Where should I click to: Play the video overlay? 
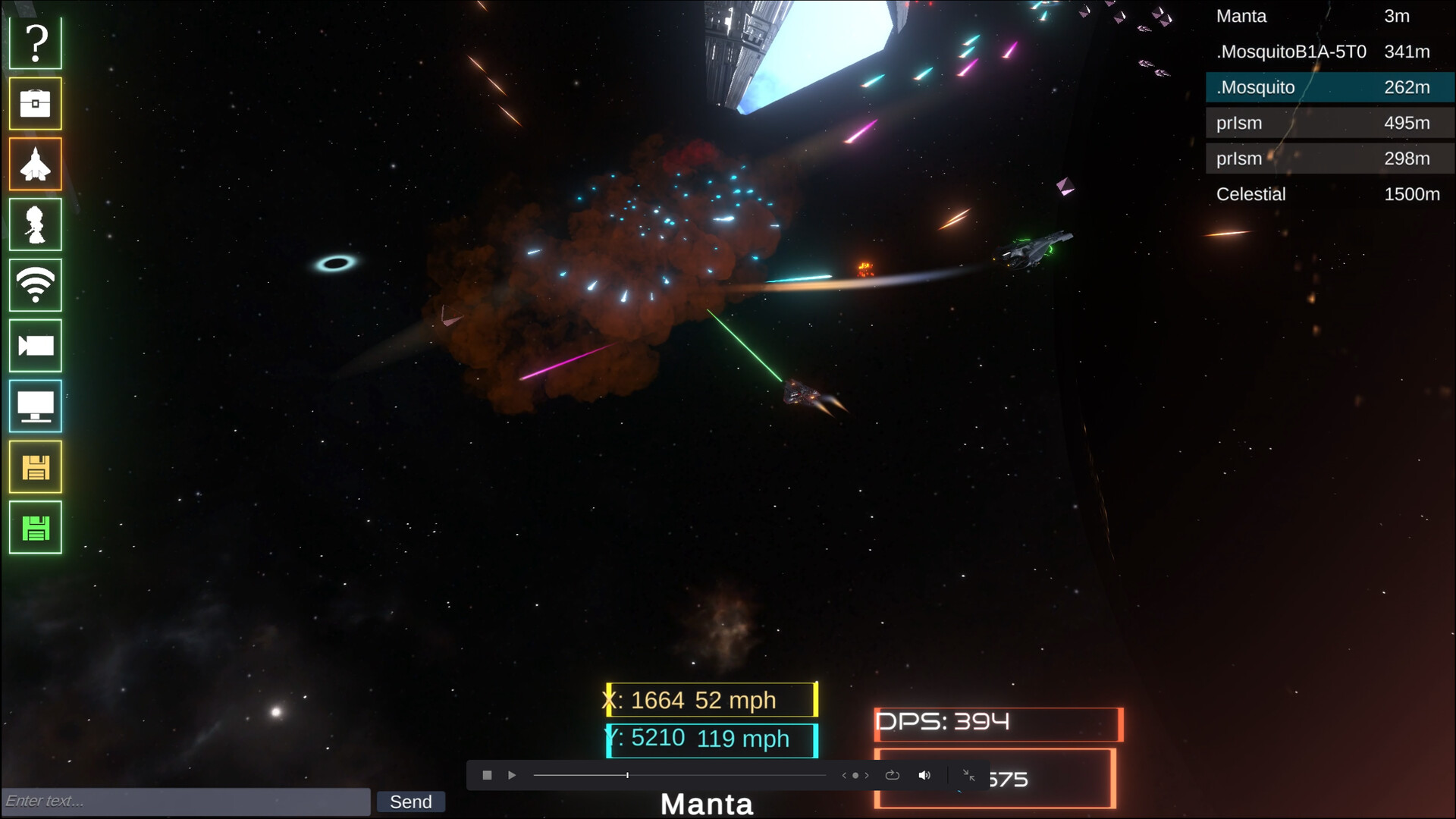tap(512, 775)
